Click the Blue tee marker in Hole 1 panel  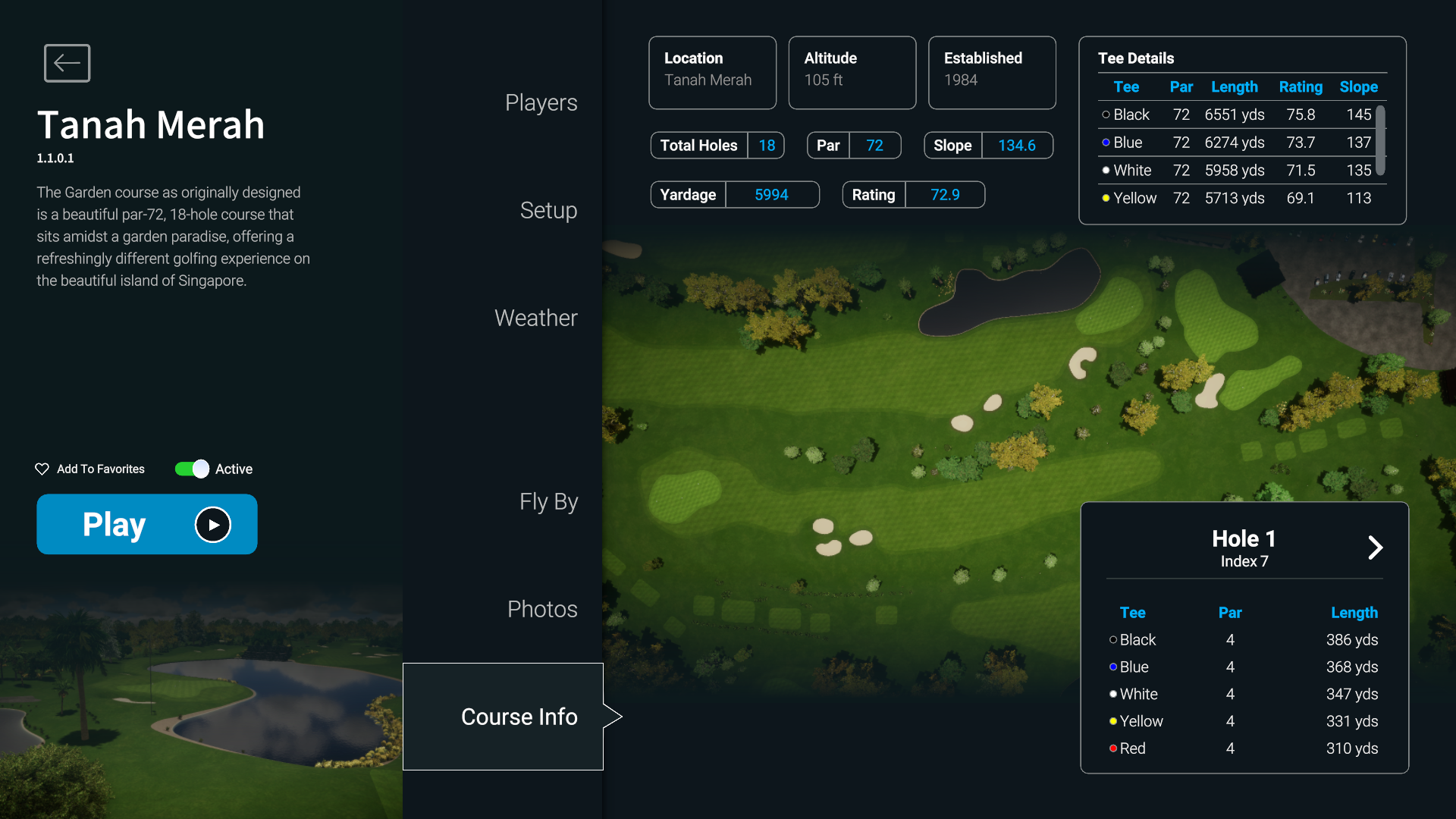tap(1112, 667)
